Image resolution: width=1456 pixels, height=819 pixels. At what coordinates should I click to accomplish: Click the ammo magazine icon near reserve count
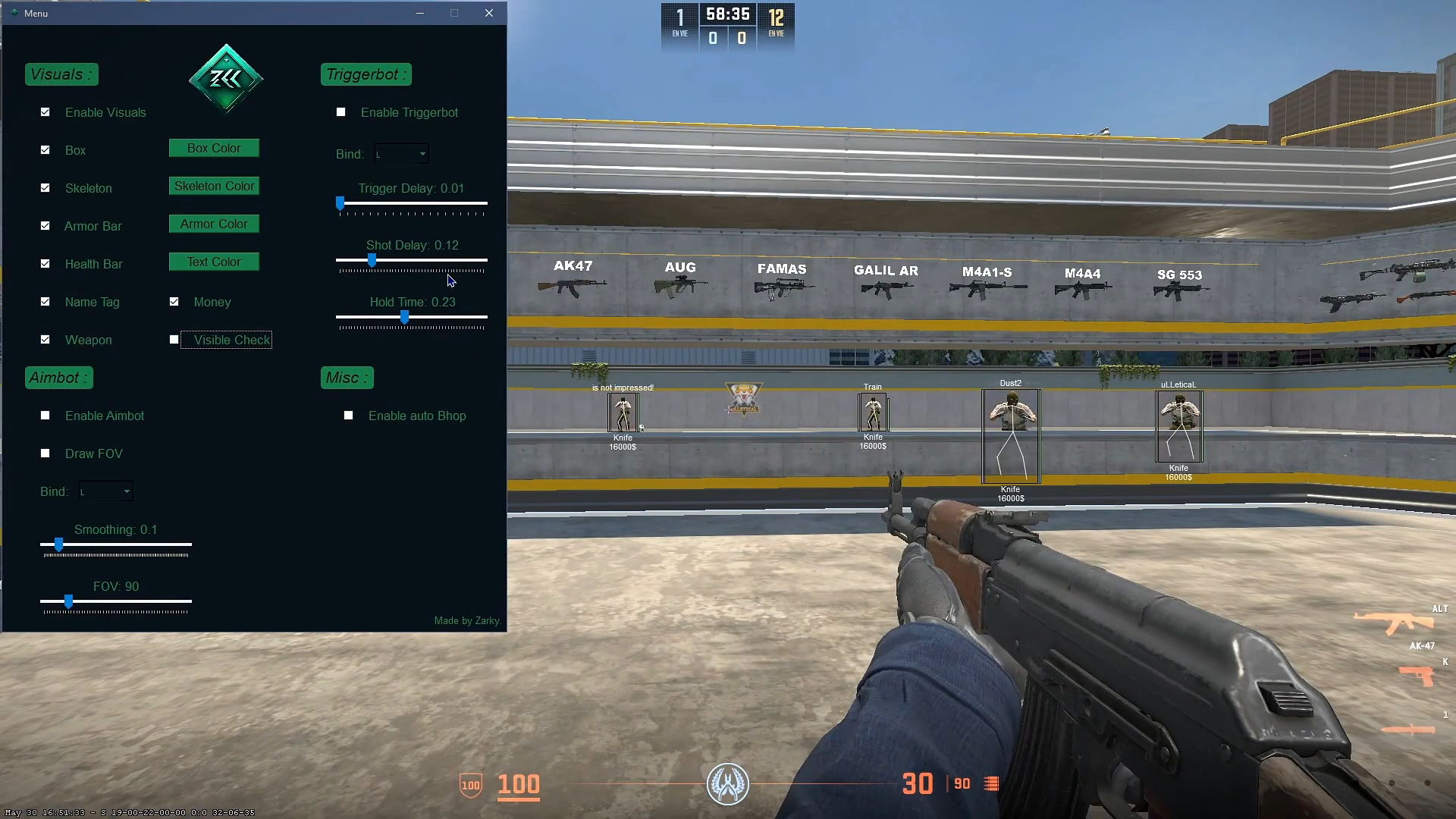991,783
